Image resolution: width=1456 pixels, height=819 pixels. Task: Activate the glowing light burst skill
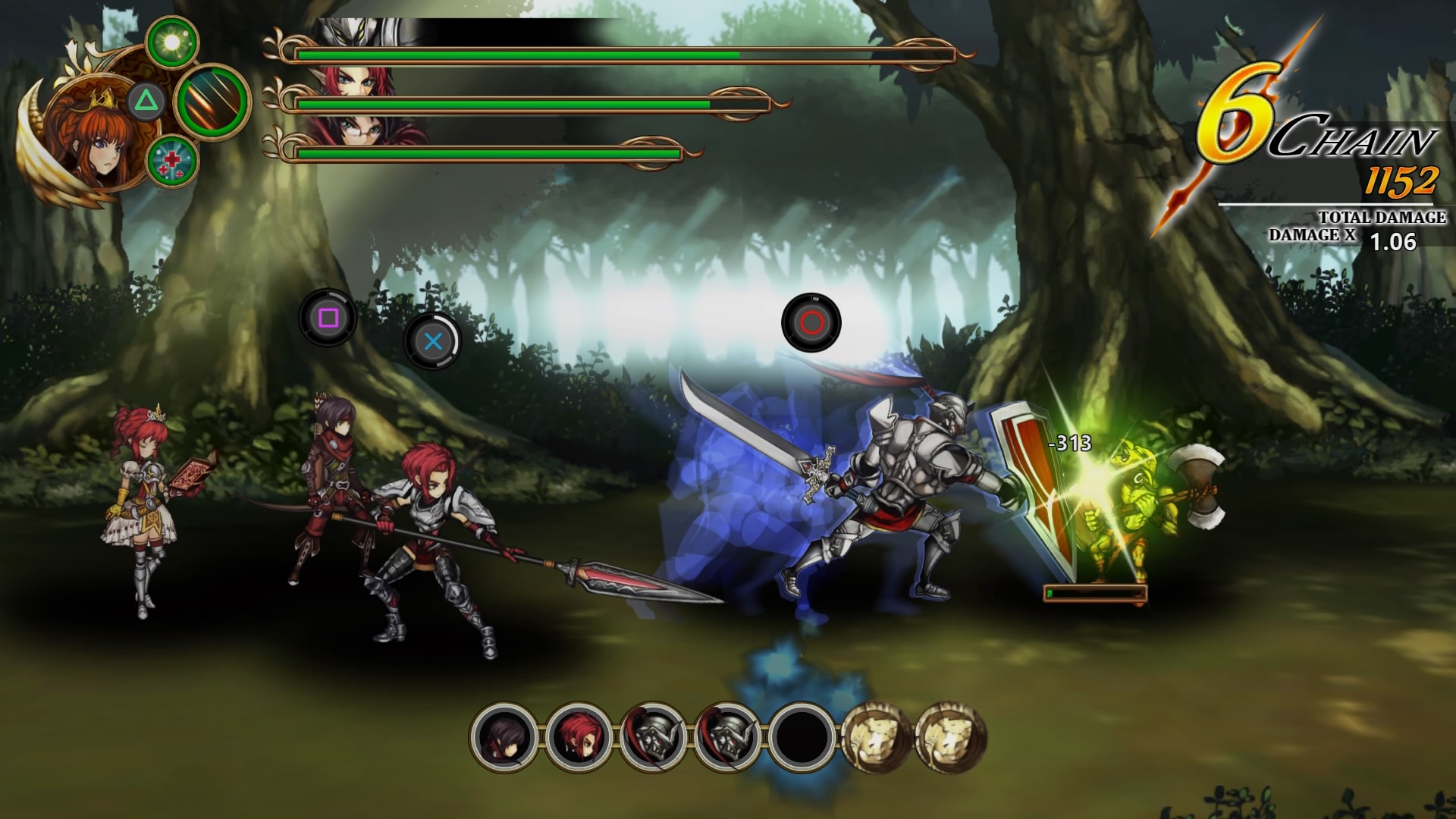172,42
